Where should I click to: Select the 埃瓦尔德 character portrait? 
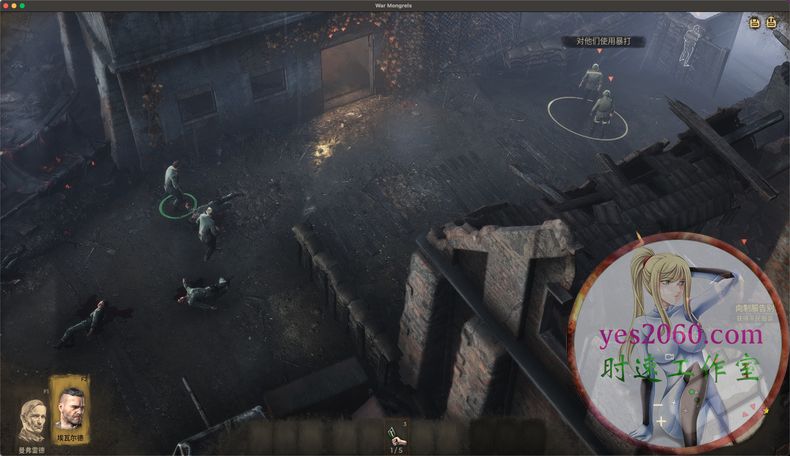click(68, 403)
